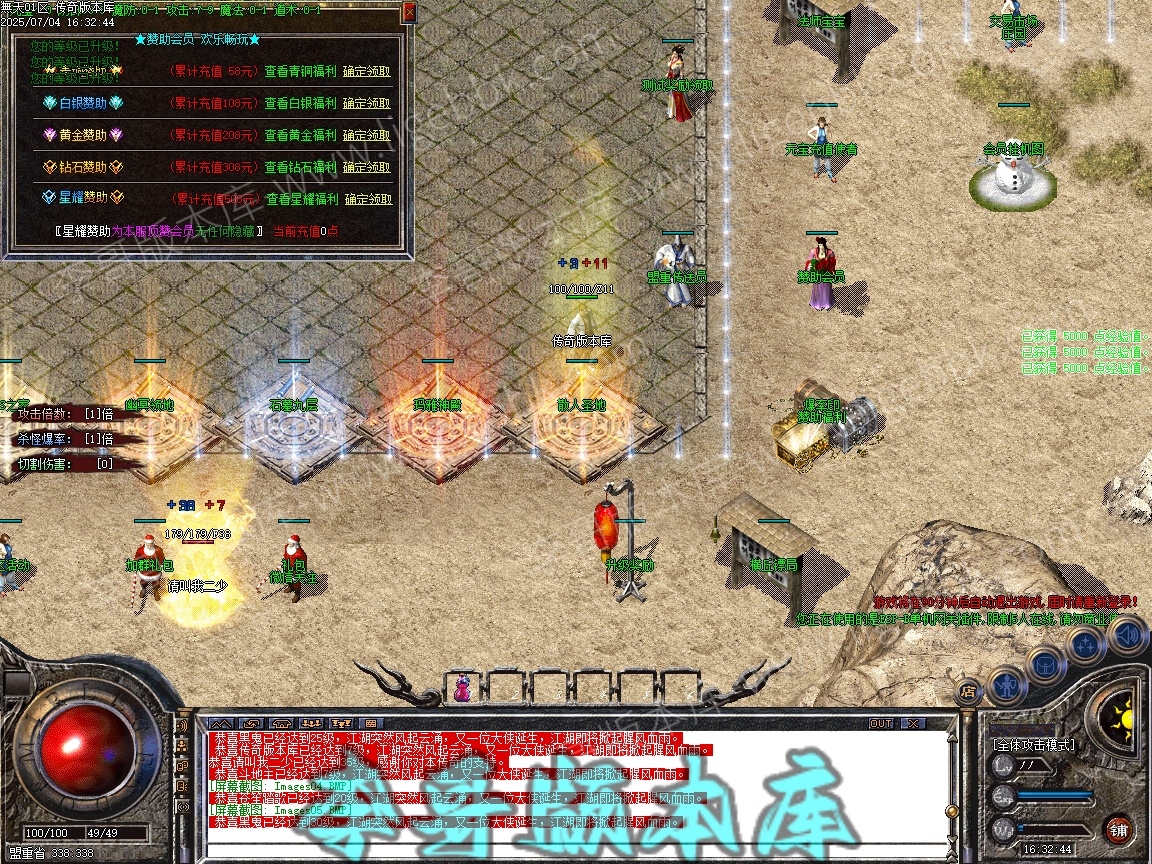
Task: Open the skills sparkle icon
Action: pyautogui.click(x=1086, y=645)
